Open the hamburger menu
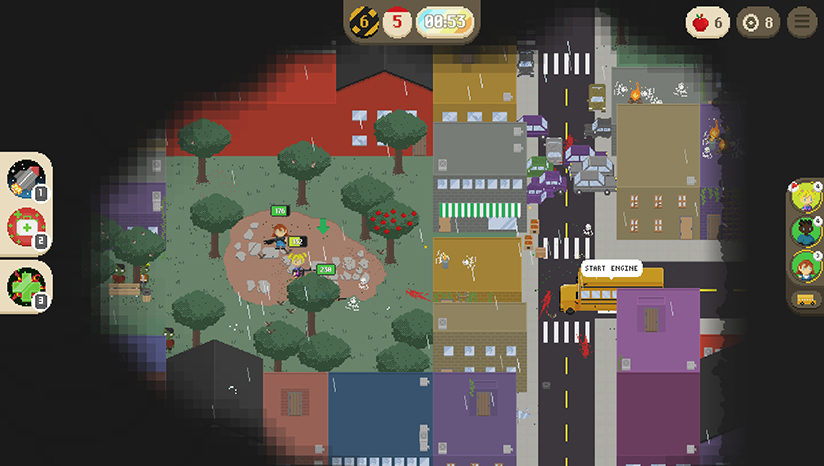Image resolution: width=824 pixels, height=466 pixels. pyautogui.click(x=801, y=22)
